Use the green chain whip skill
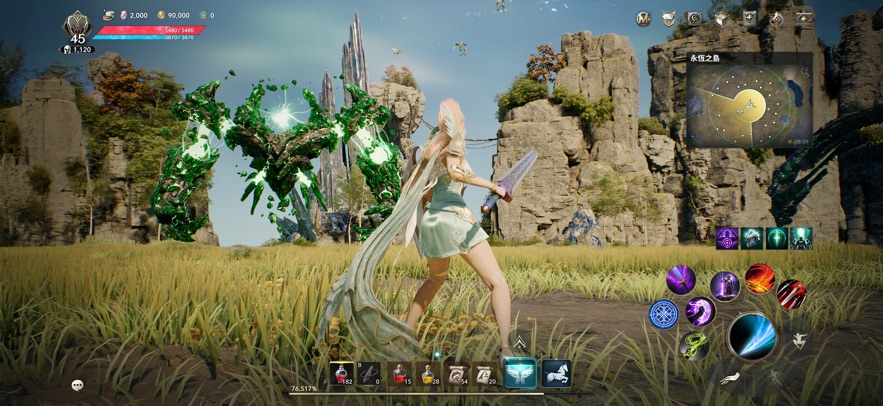The height and width of the screenshot is (406, 883). (694, 346)
